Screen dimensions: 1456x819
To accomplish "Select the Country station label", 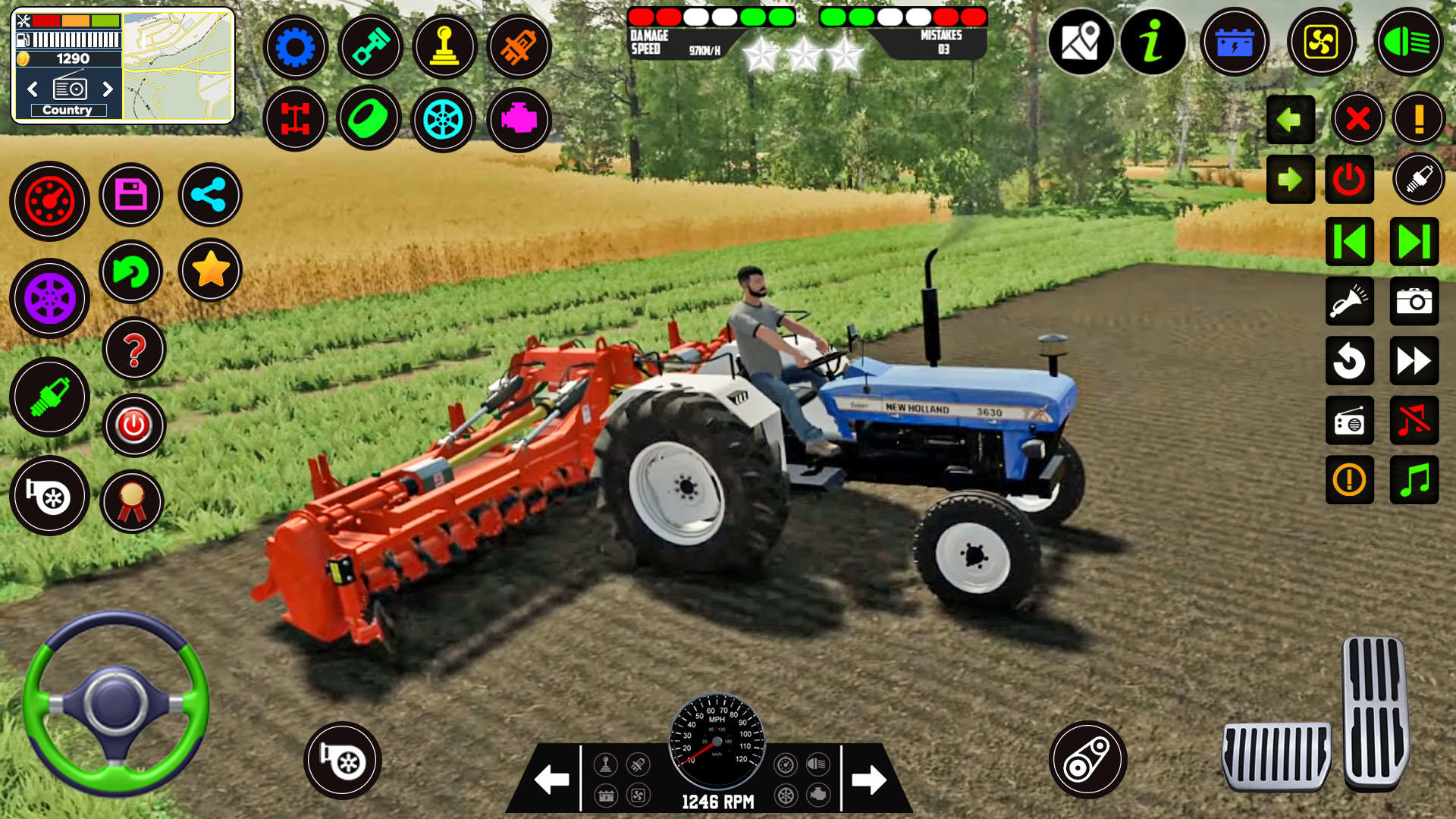I will [x=69, y=109].
